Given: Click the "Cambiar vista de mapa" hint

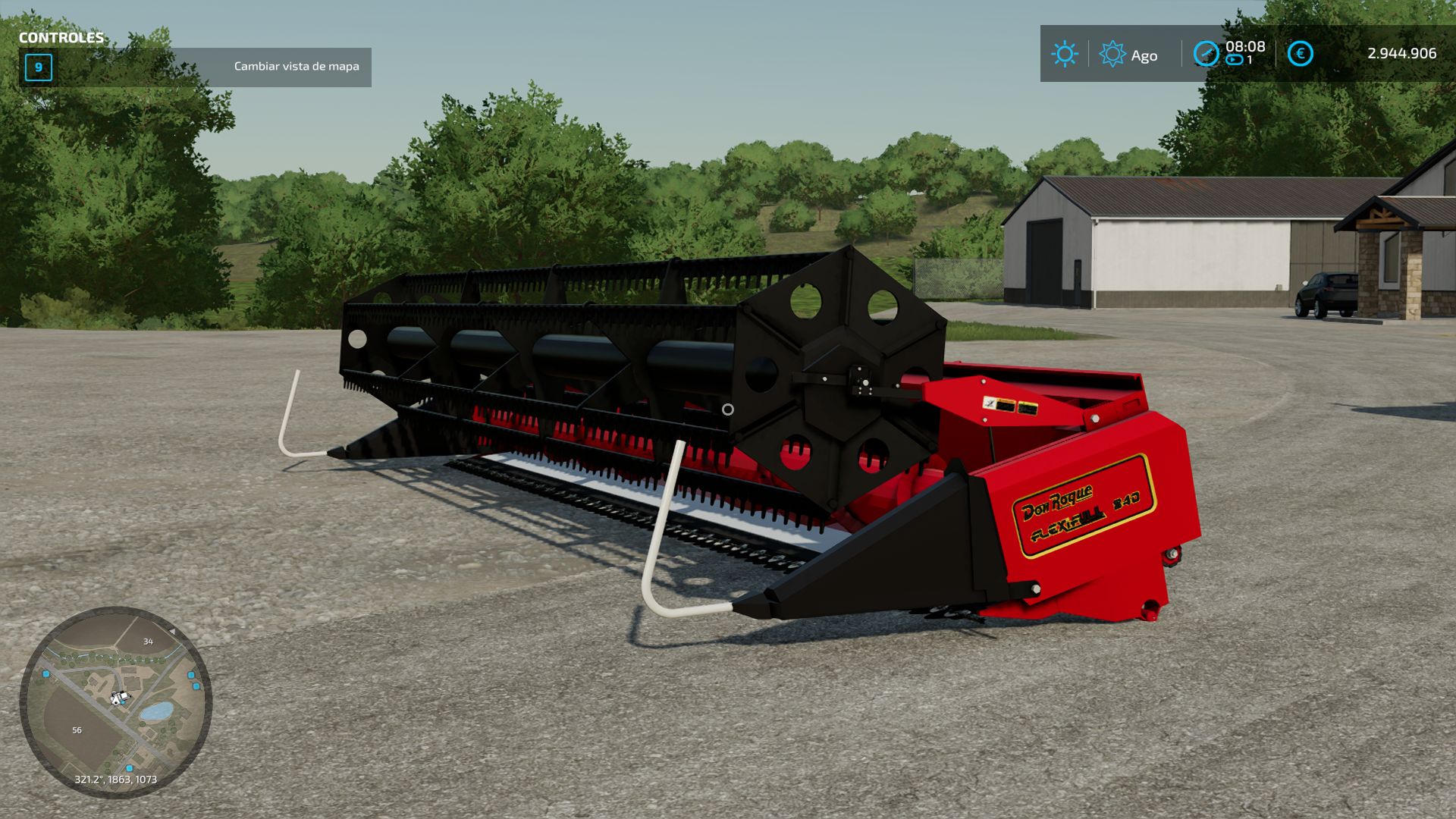Looking at the screenshot, I should 296,67.
